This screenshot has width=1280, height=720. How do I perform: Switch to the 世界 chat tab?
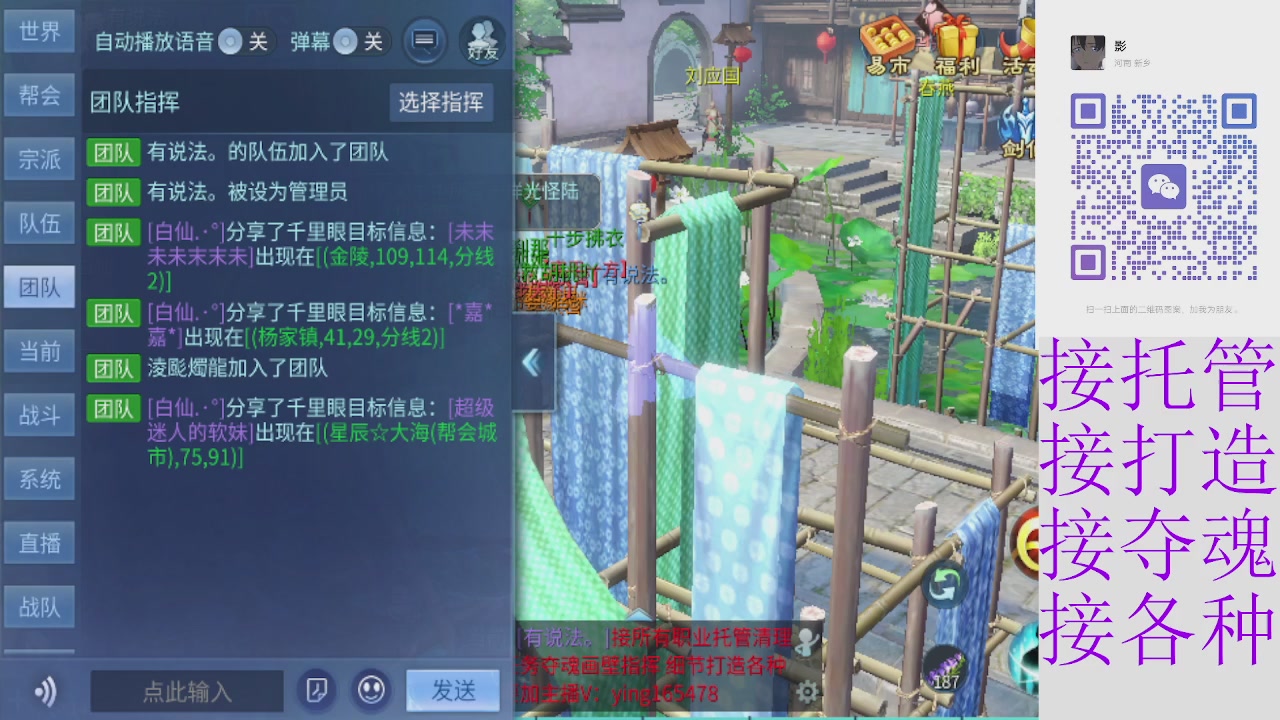pyautogui.click(x=39, y=32)
